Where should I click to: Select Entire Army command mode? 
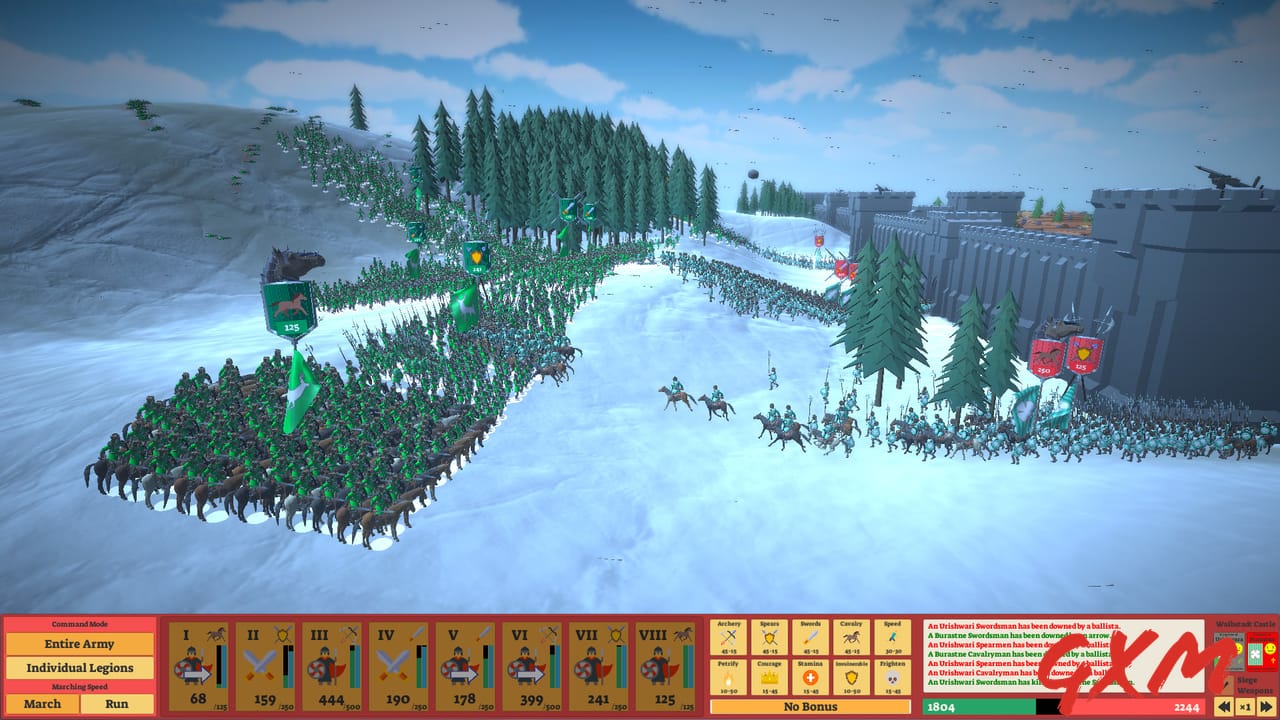coord(80,644)
